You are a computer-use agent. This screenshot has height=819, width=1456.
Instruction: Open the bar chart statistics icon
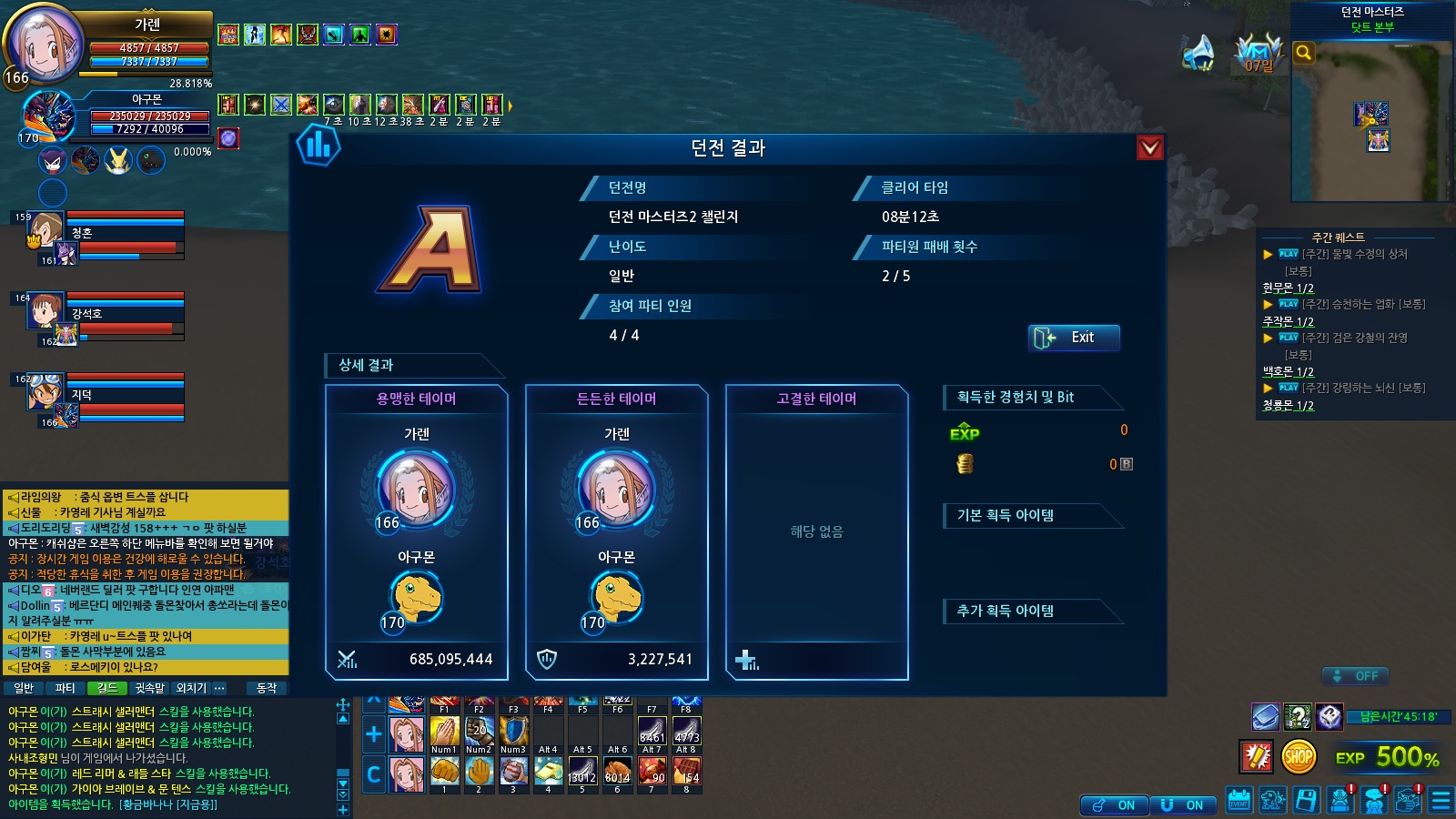pyautogui.click(x=318, y=146)
